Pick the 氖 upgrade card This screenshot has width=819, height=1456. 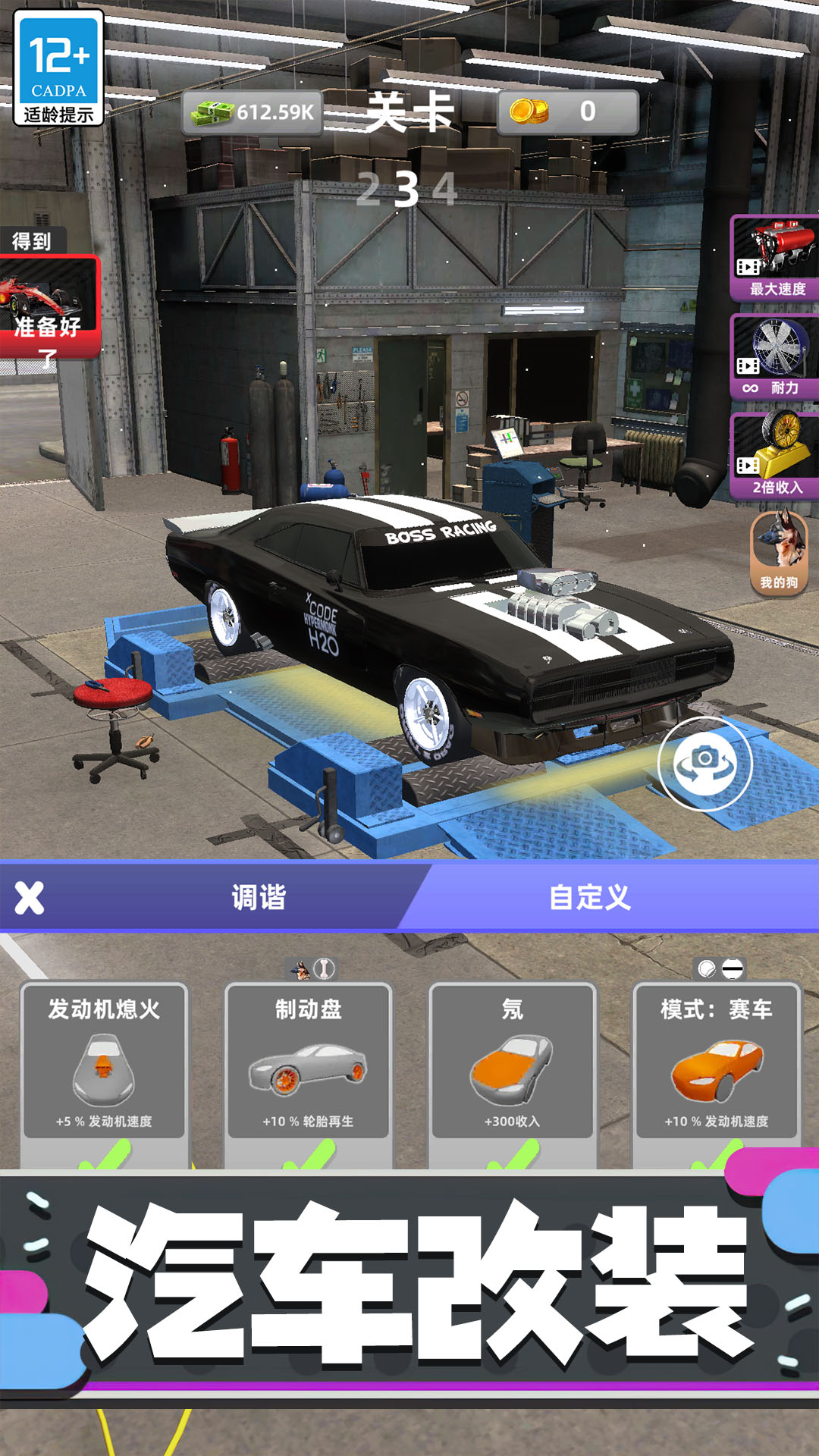pos(513,1062)
